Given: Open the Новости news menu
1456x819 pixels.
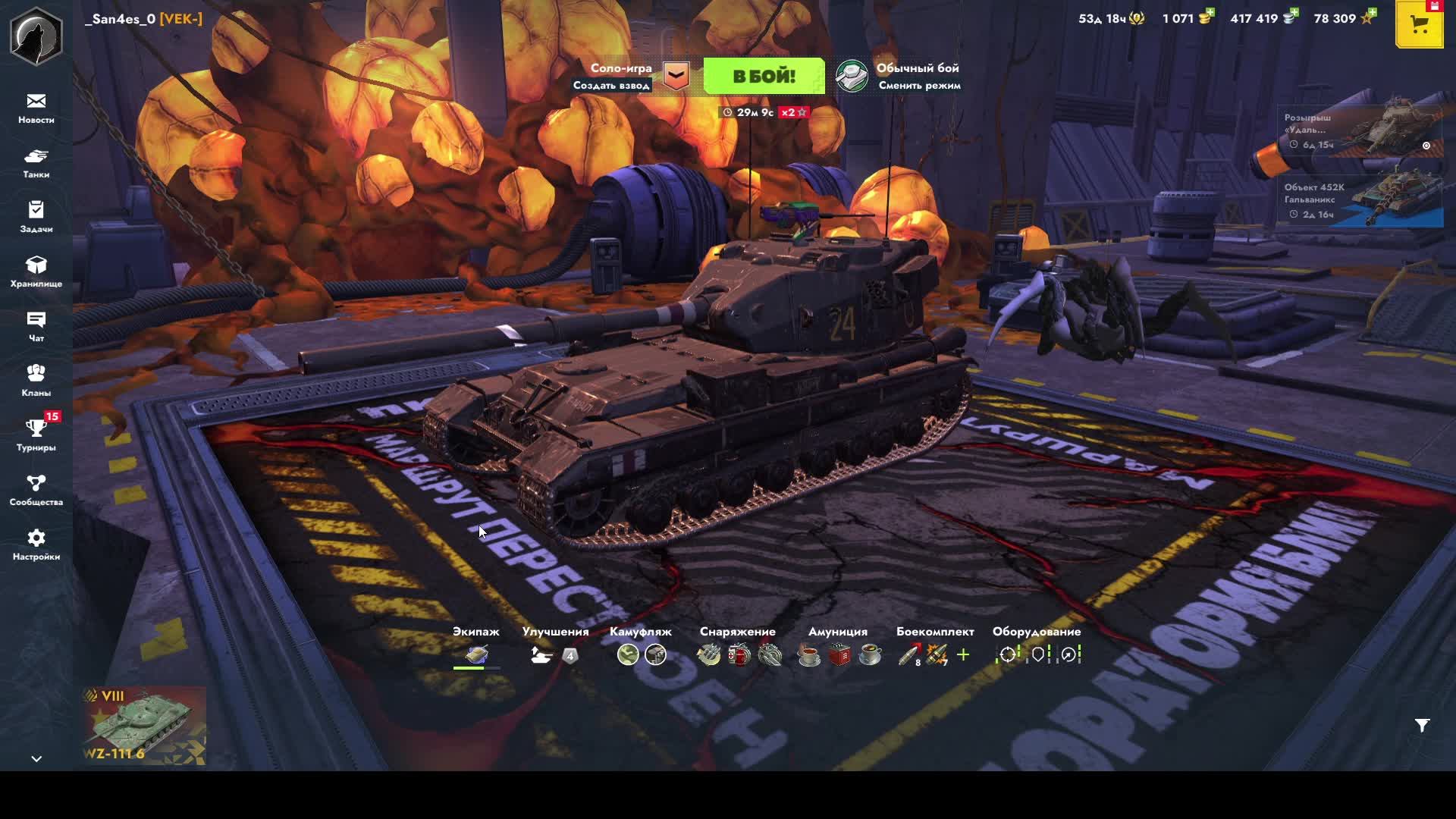Looking at the screenshot, I should [36, 108].
